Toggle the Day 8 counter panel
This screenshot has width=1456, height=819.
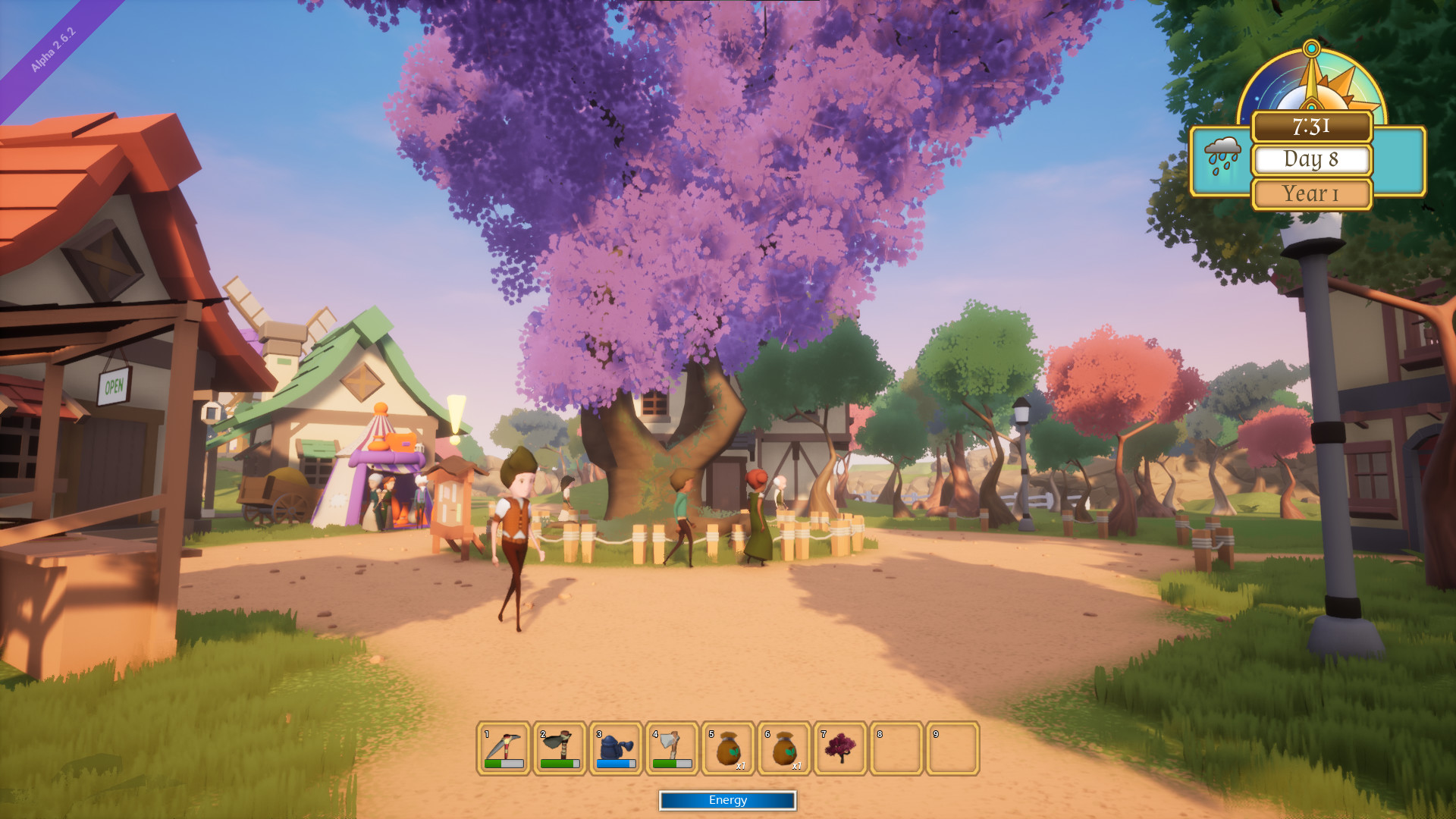[x=1313, y=160]
